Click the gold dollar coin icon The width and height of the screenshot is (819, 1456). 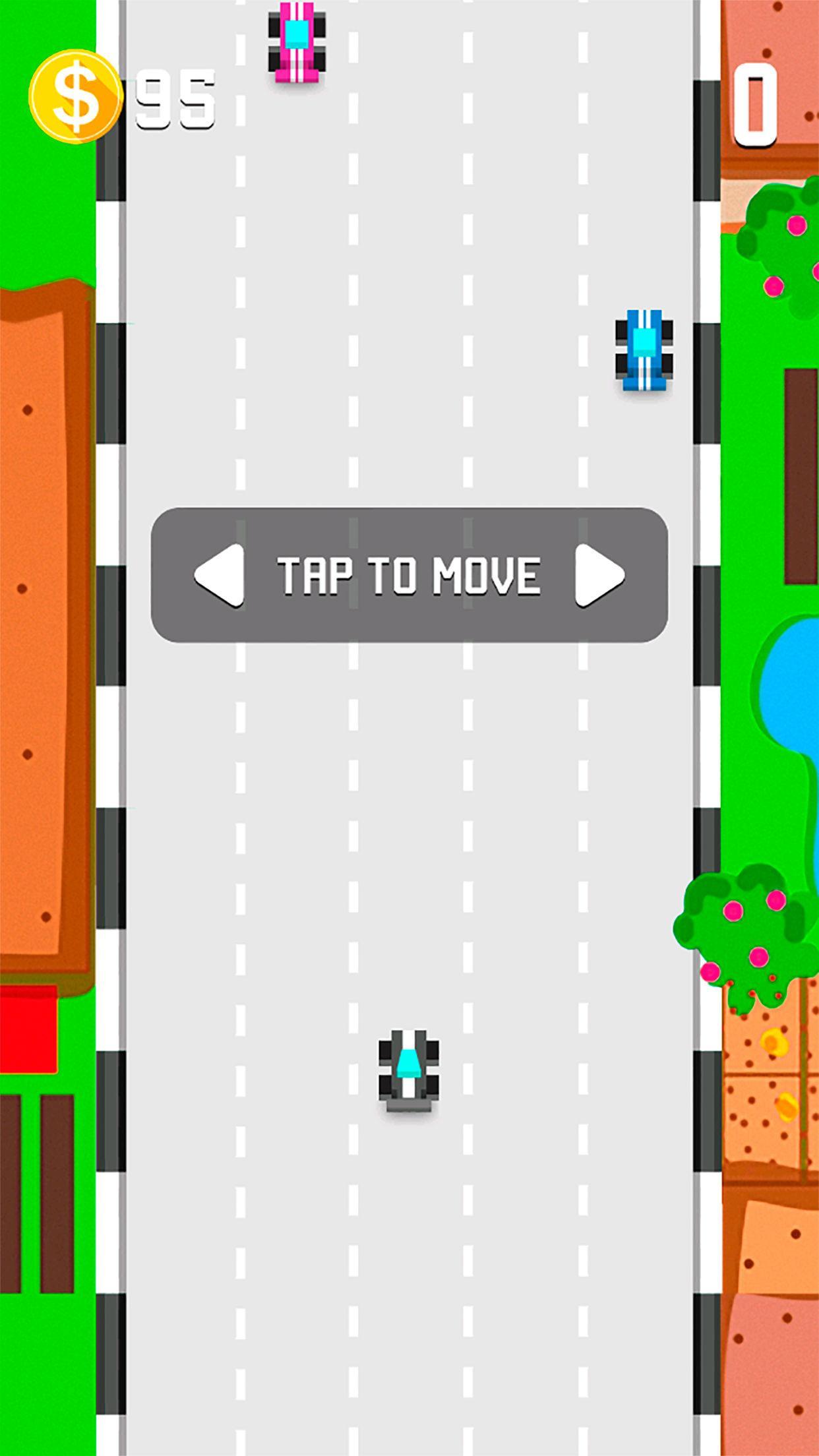(x=76, y=97)
